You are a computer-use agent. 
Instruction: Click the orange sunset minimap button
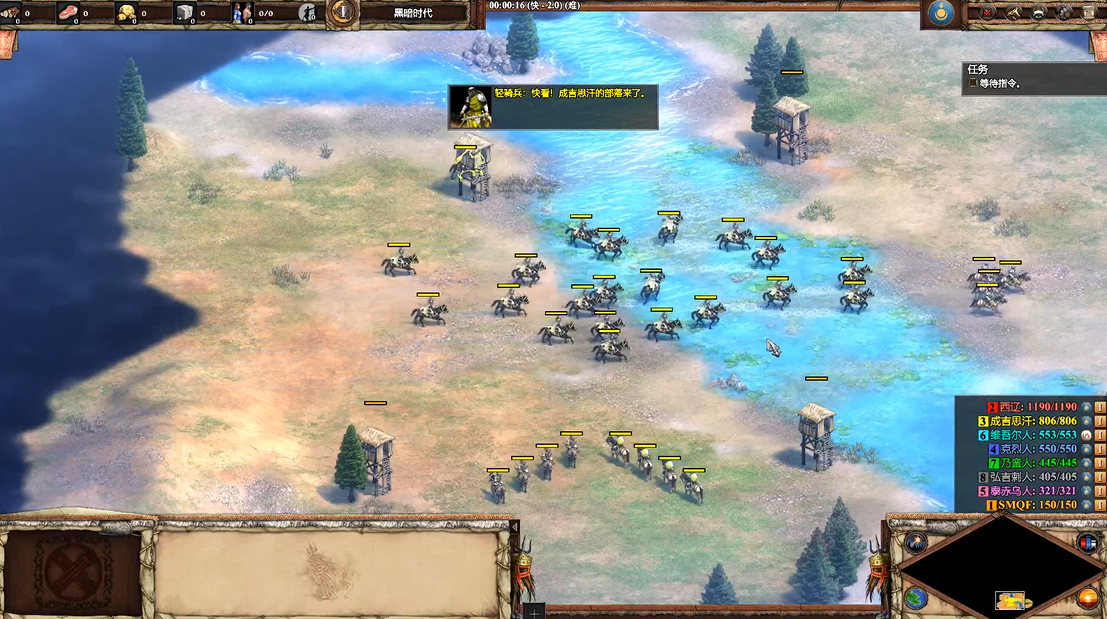coord(1087,597)
